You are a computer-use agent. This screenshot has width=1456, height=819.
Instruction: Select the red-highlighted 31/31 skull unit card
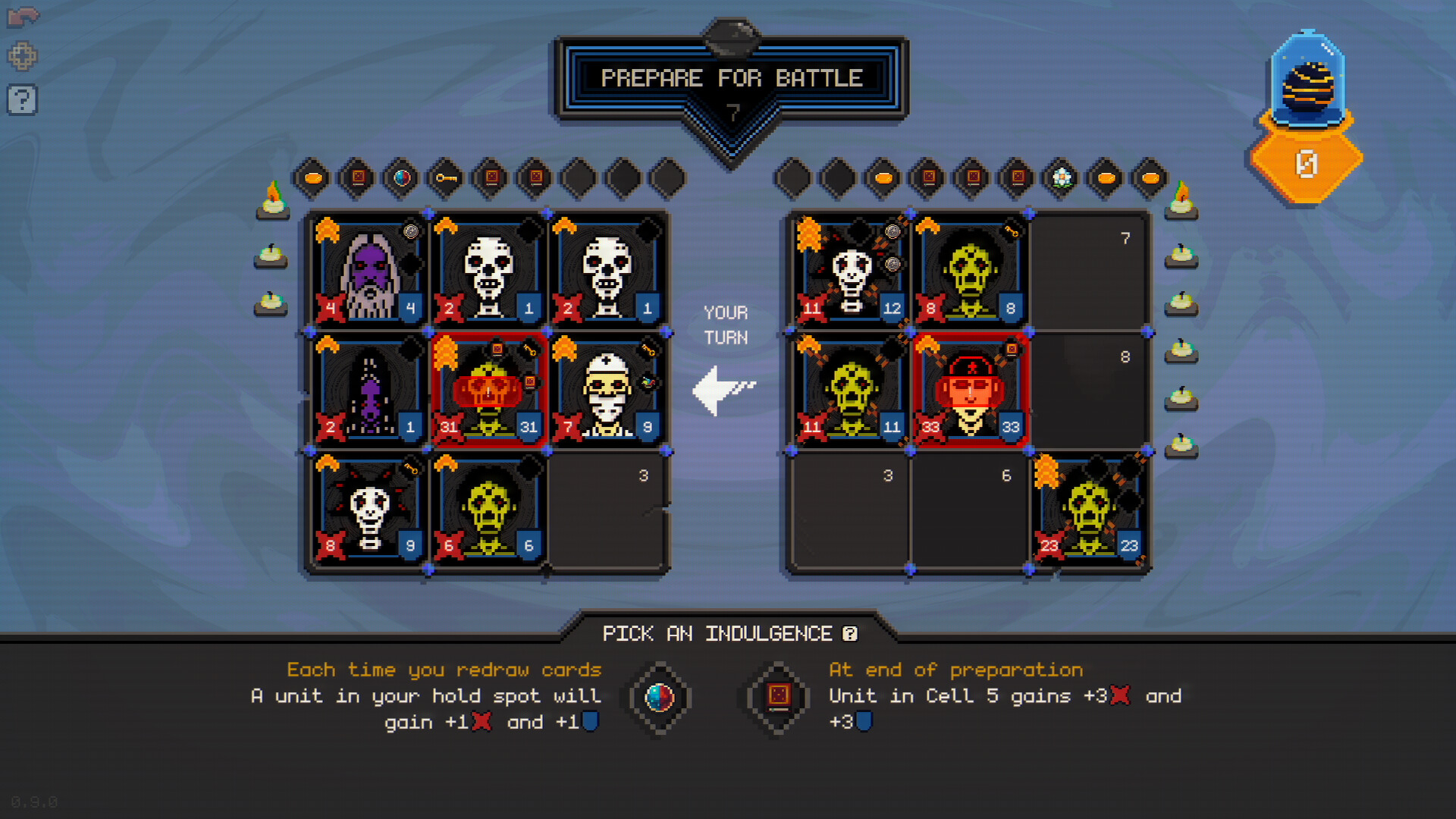coord(488,389)
